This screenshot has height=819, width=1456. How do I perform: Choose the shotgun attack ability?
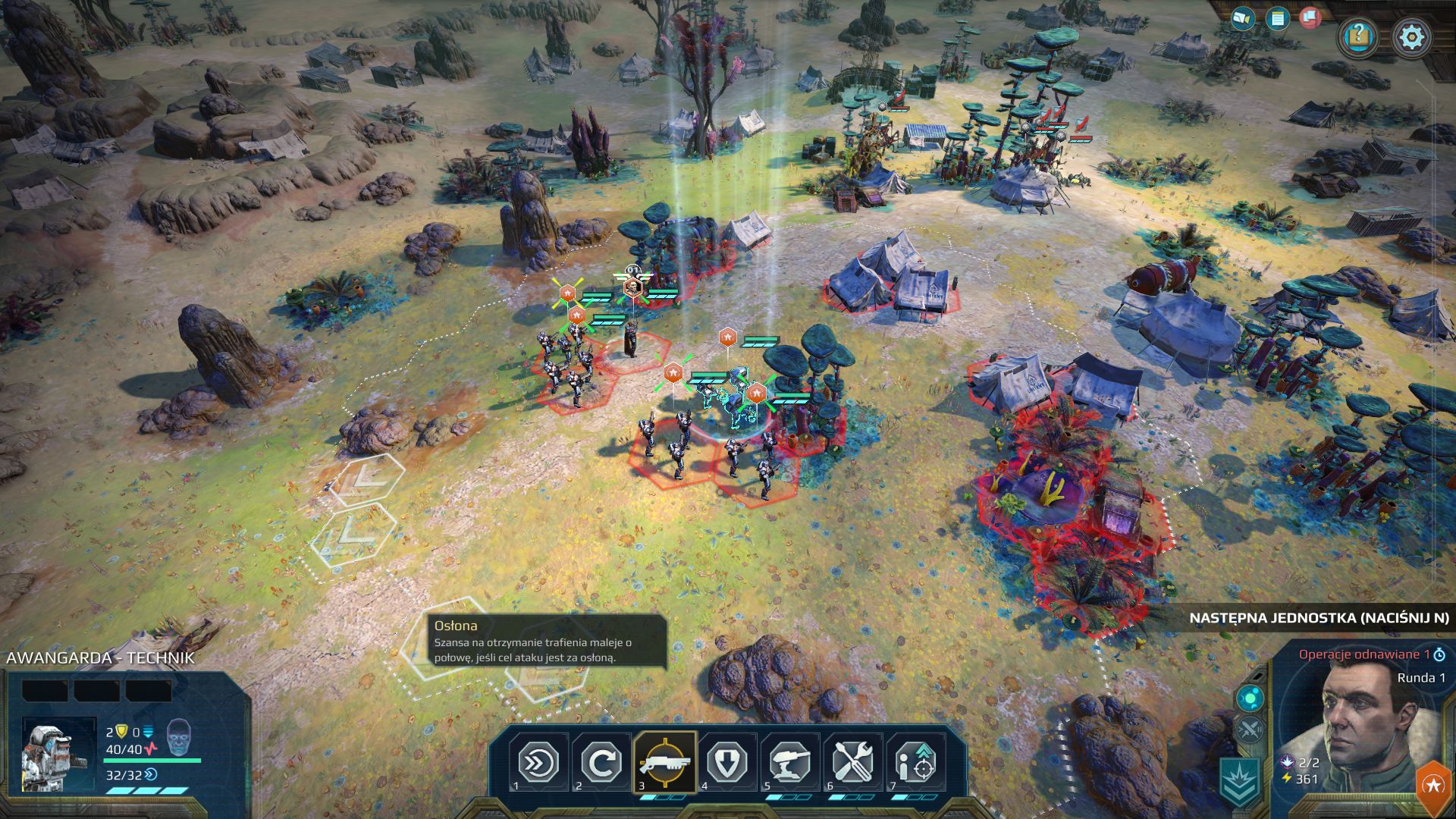[664, 761]
